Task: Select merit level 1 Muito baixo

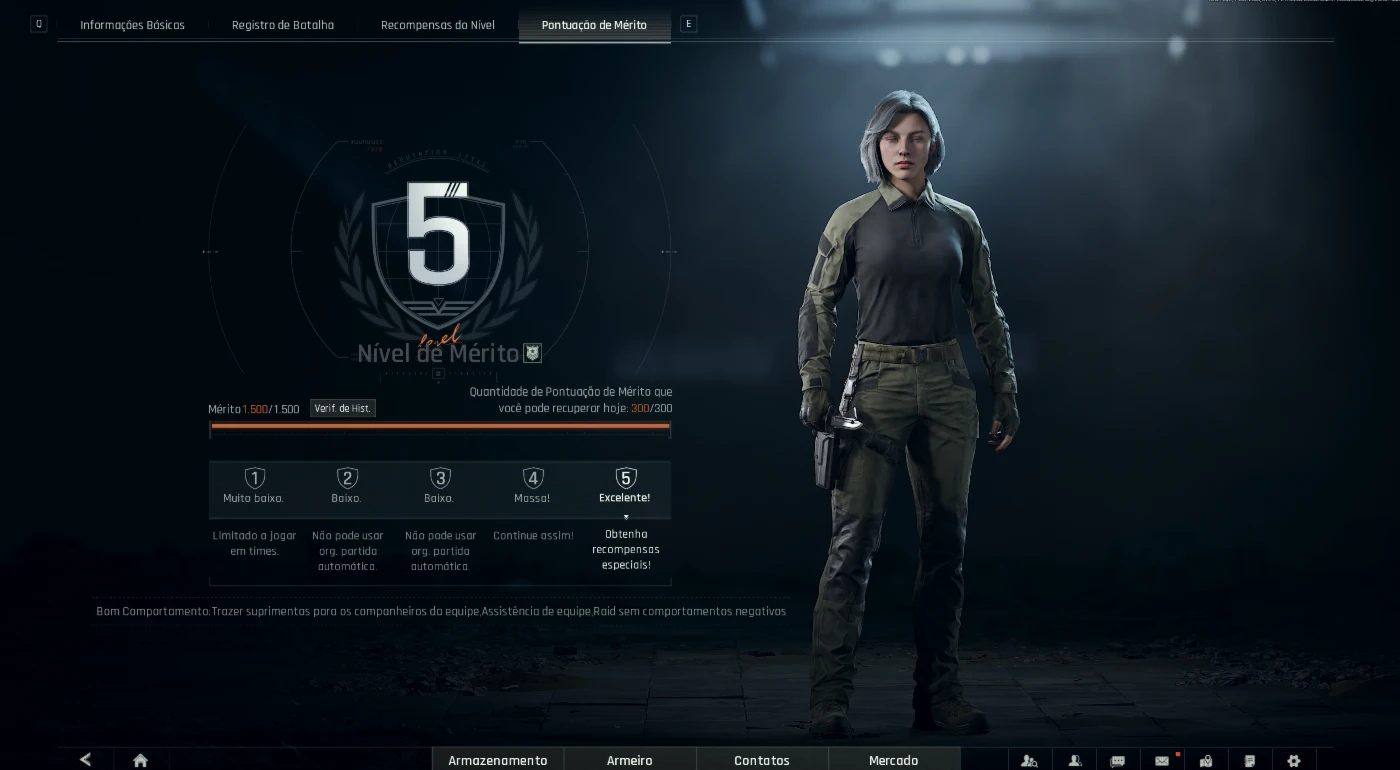Action: tap(254, 486)
